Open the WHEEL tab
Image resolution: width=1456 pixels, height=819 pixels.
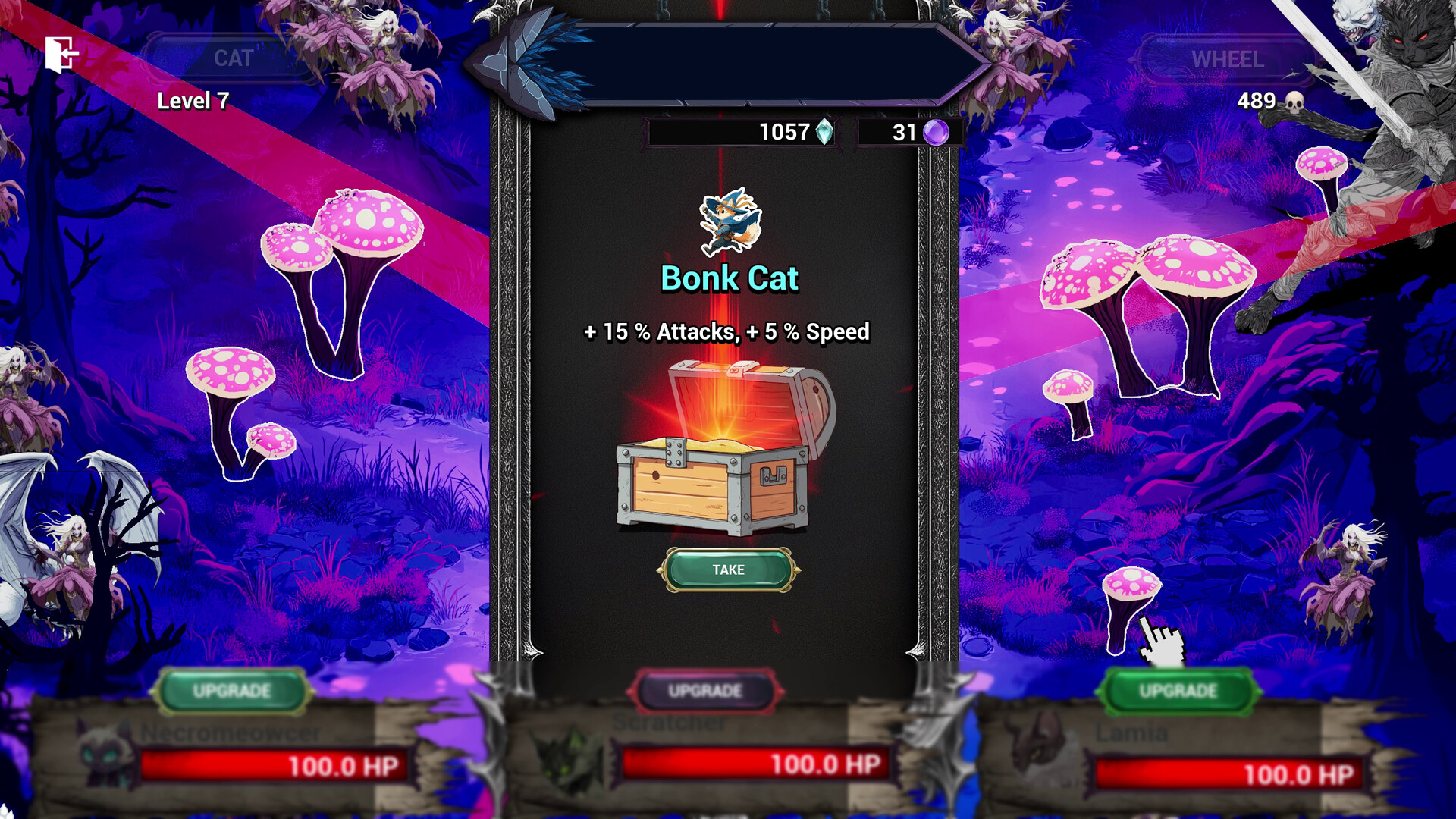(x=1227, y=57)
